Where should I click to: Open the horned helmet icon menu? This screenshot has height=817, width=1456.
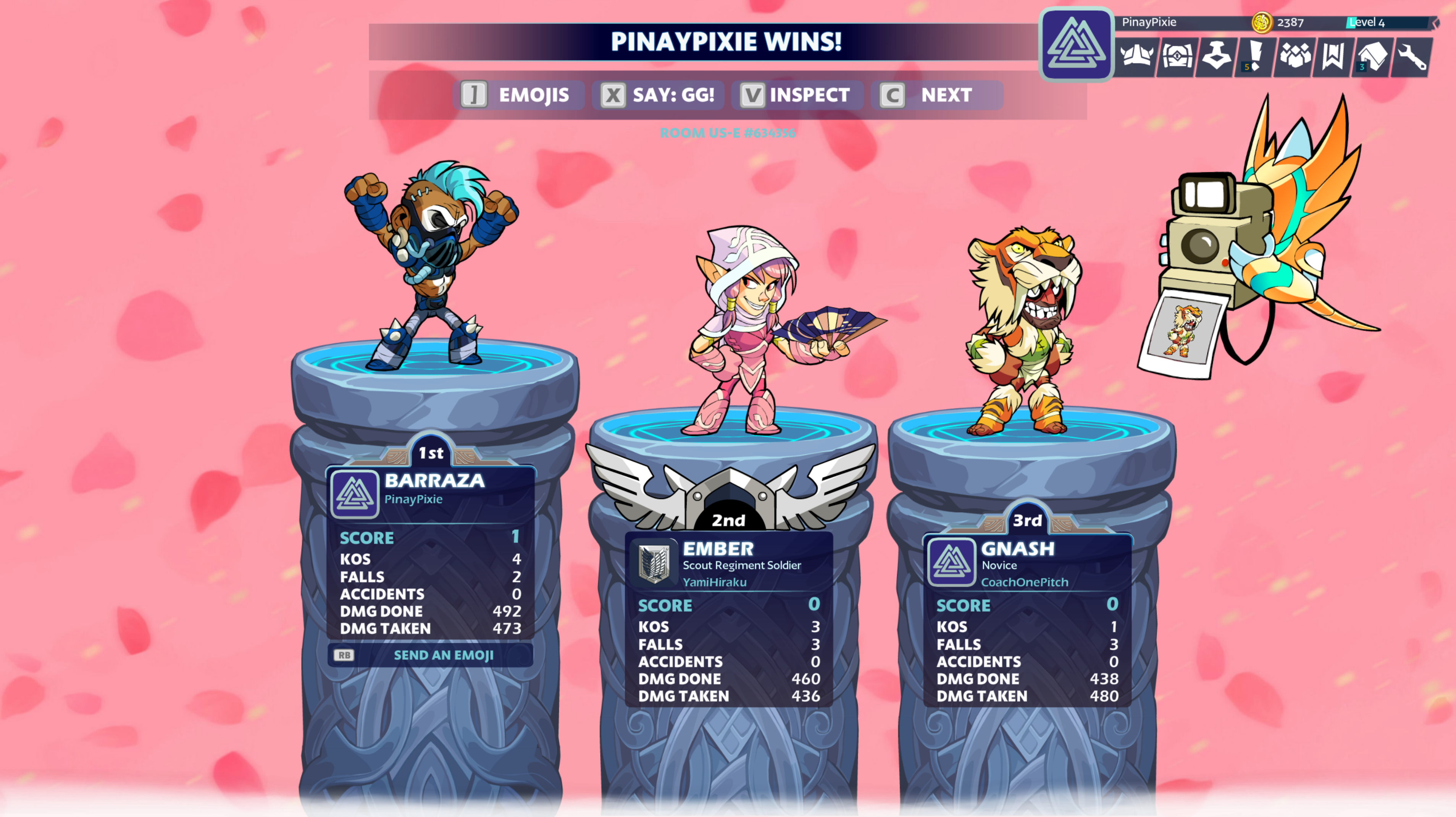point(1136,57)
